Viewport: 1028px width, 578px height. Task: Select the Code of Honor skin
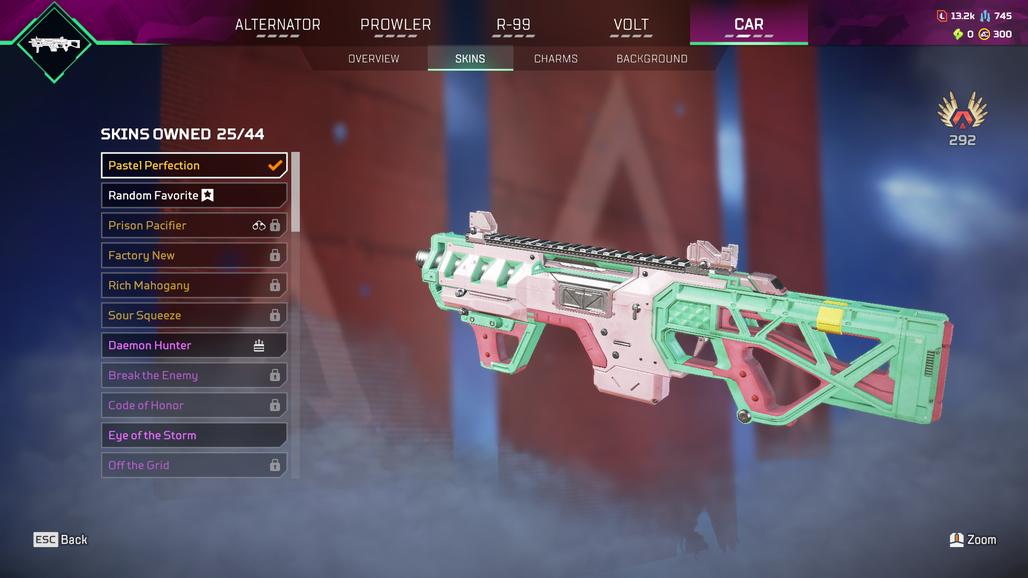point(194,405)
